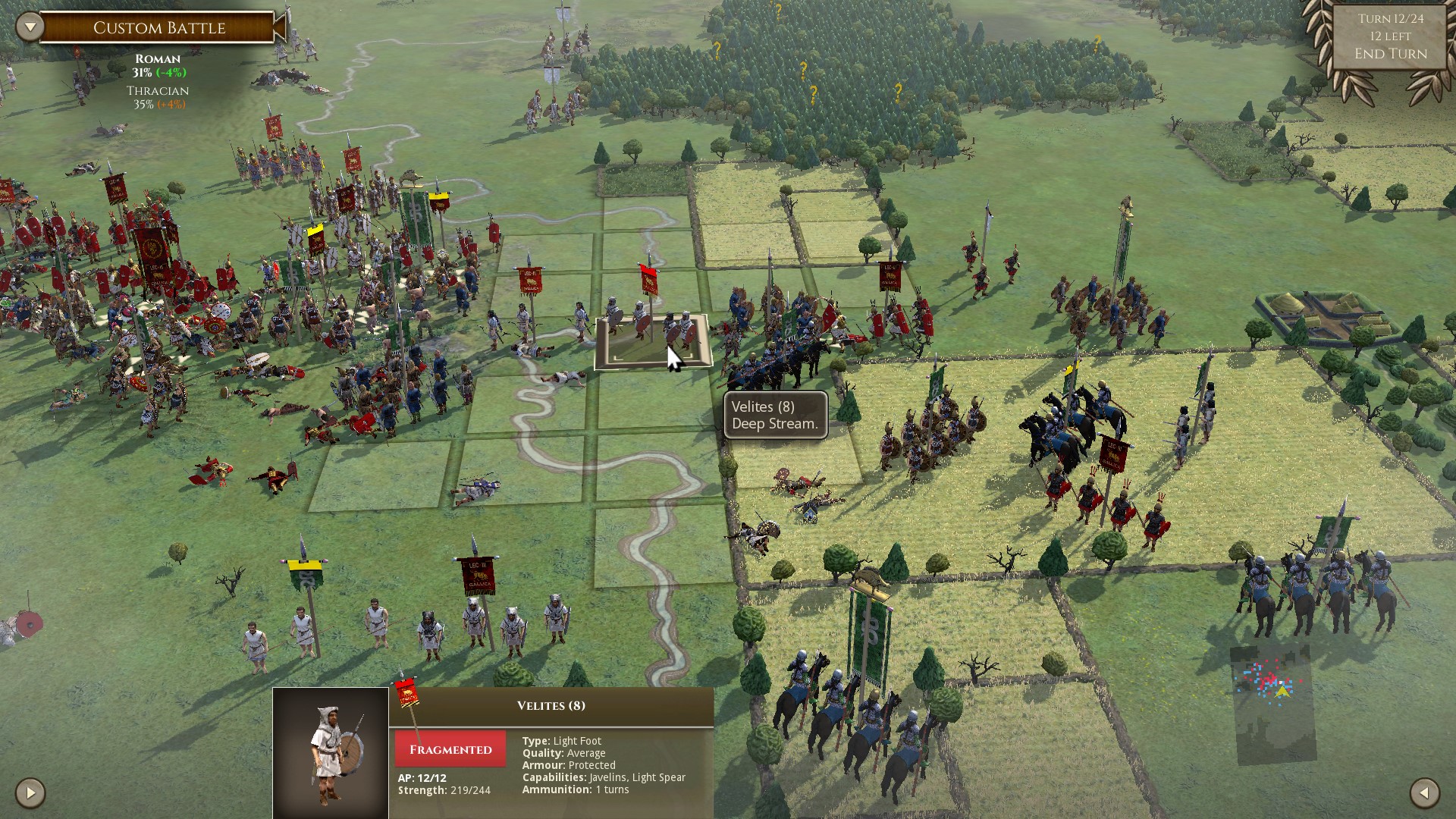This screenshot has height=819, width=1456.
Task: End the current turn
Action: coord(1390,54)
